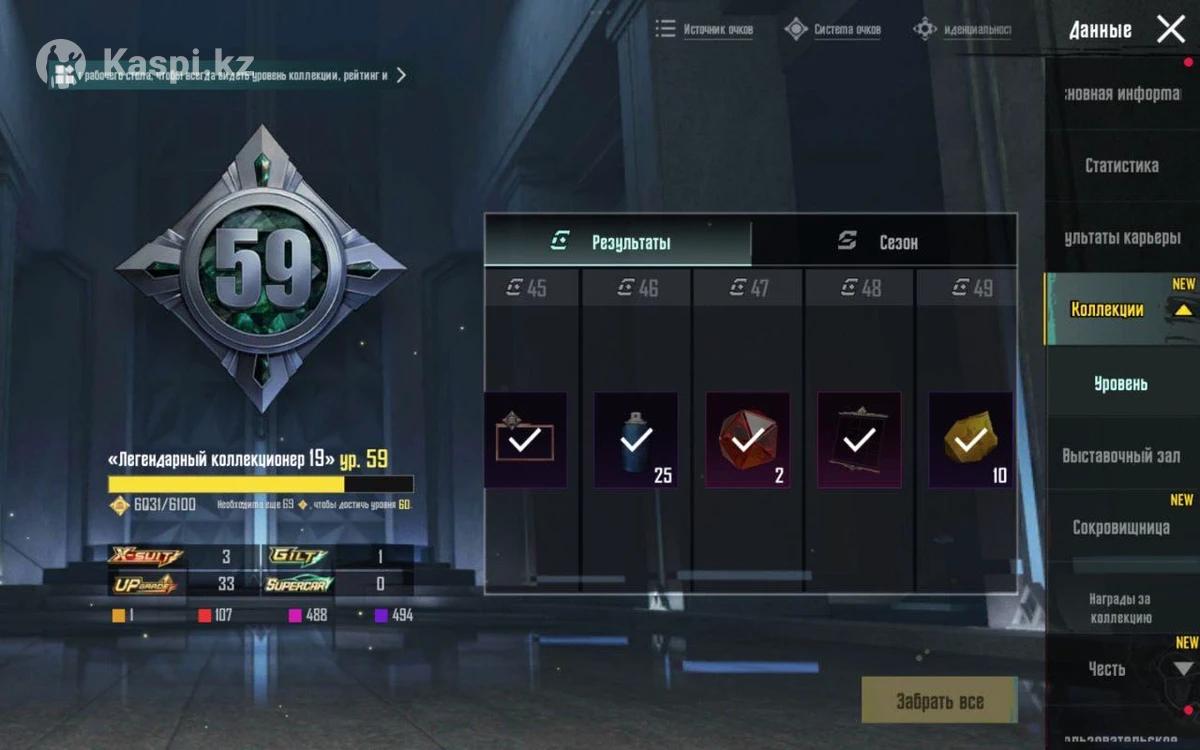Close the collection data screen
Image resolution: width=1200 pixels, height=750 pixels.
pos(1170,29)
